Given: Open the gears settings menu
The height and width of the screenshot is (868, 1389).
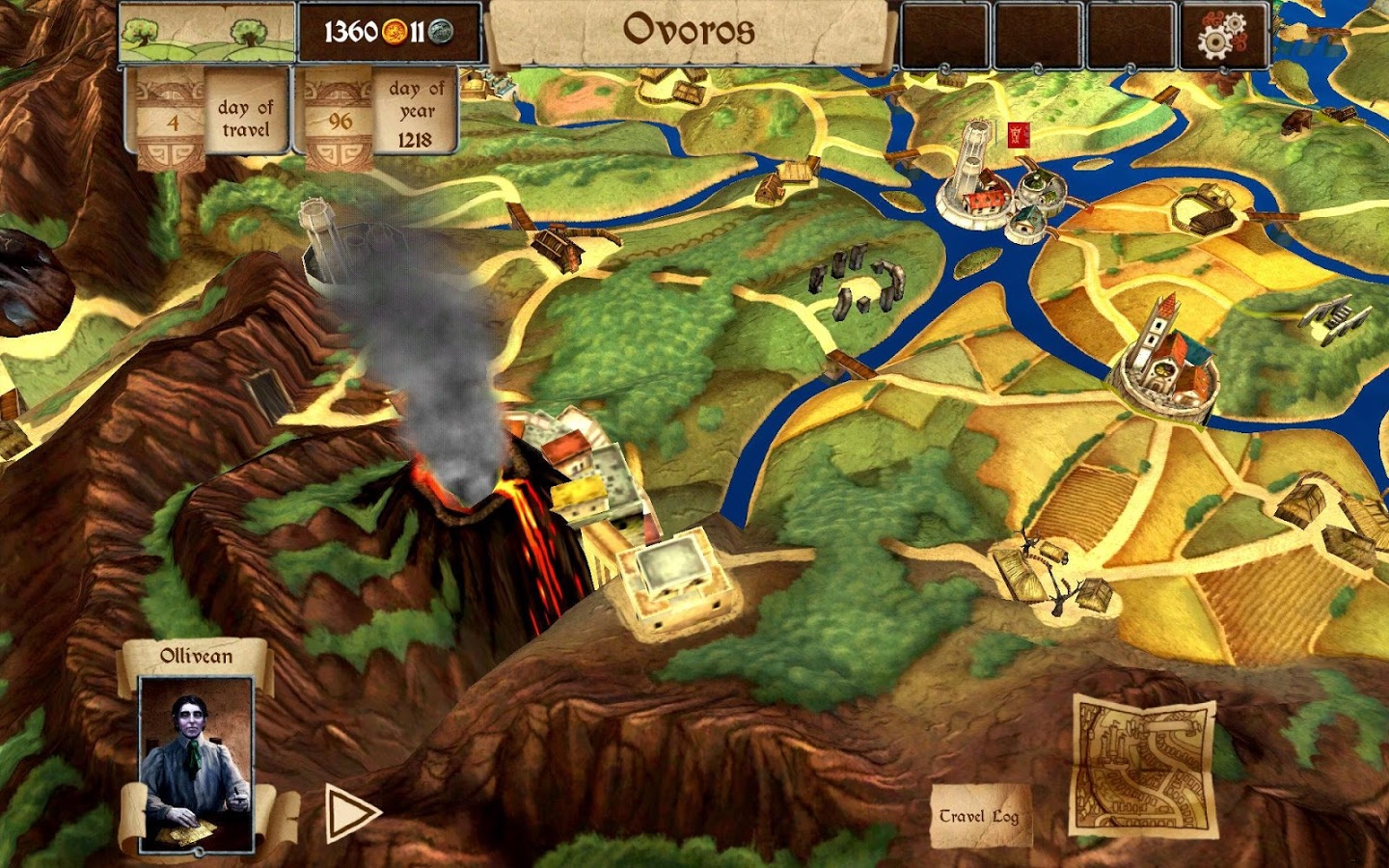Looking at the screenshot, I should coord(1222,36).
